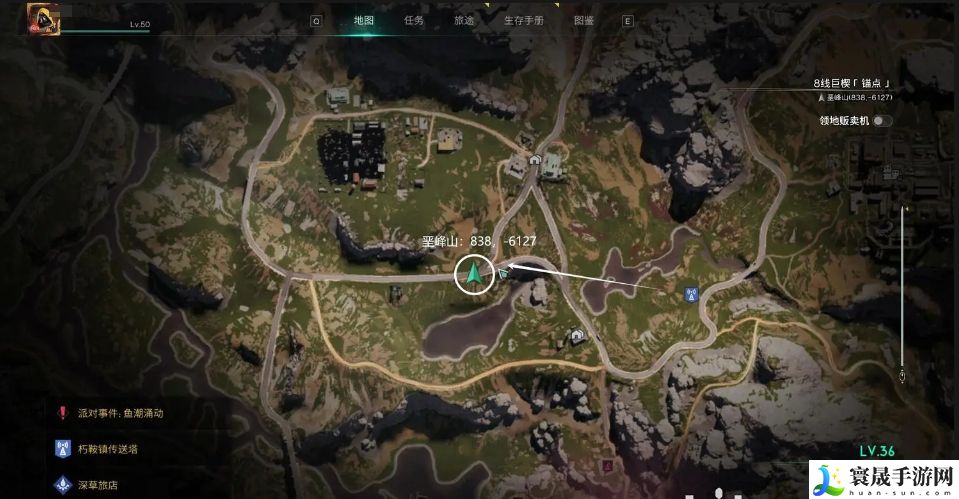Screen dimensions: 959x499
Task: Select the green player arrow marker
Action: (x=475, y=273)
